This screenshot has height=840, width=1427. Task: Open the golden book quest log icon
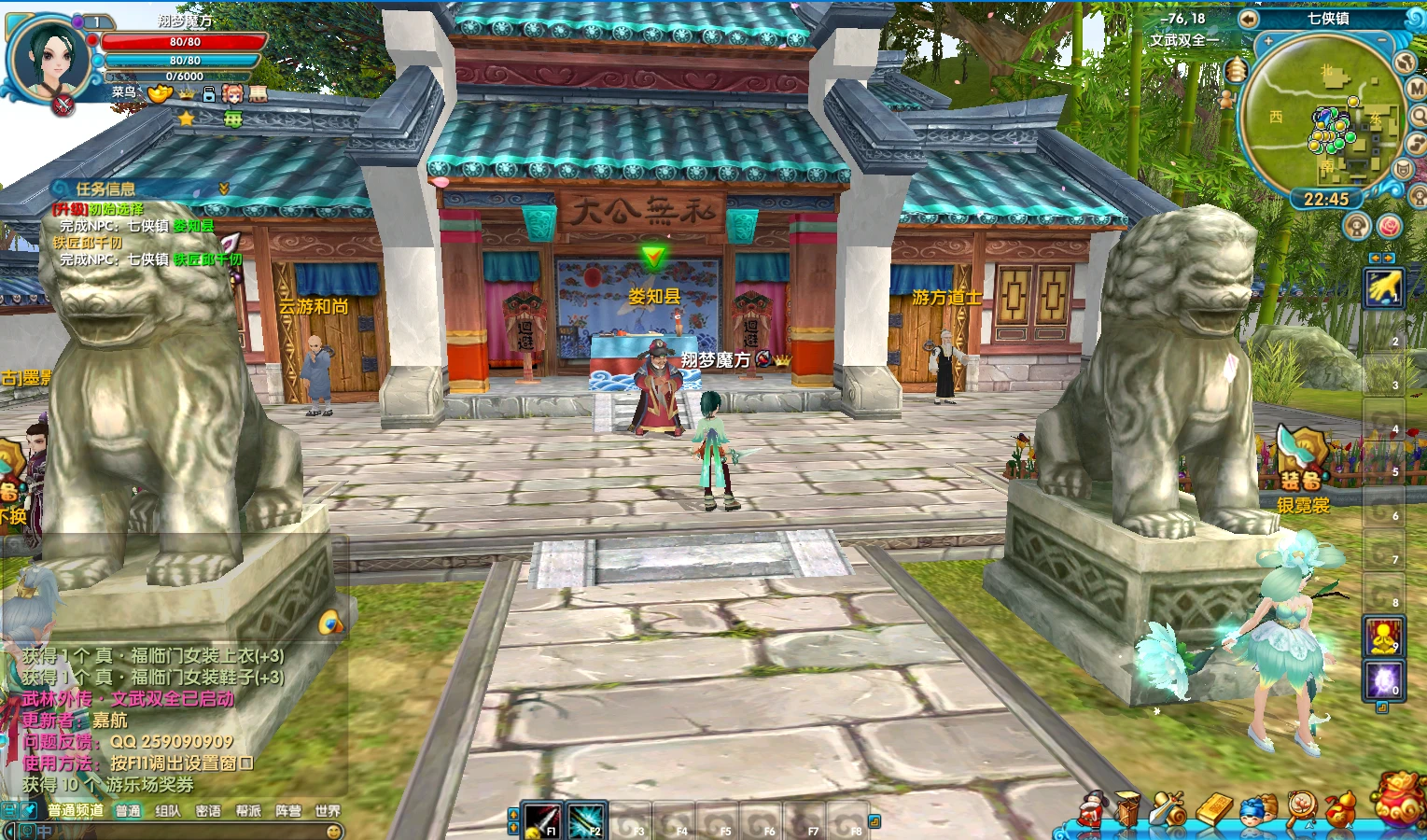(x=1217, y=809)
